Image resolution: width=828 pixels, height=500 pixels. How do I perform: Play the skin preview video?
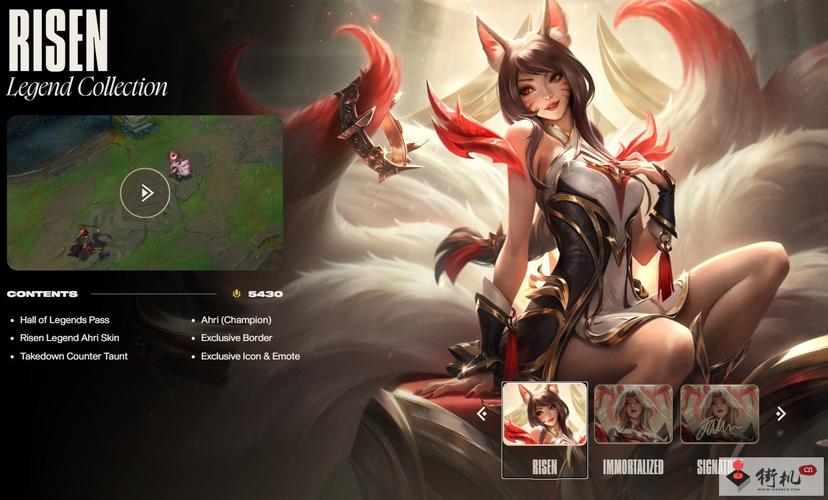pos(145,193)
